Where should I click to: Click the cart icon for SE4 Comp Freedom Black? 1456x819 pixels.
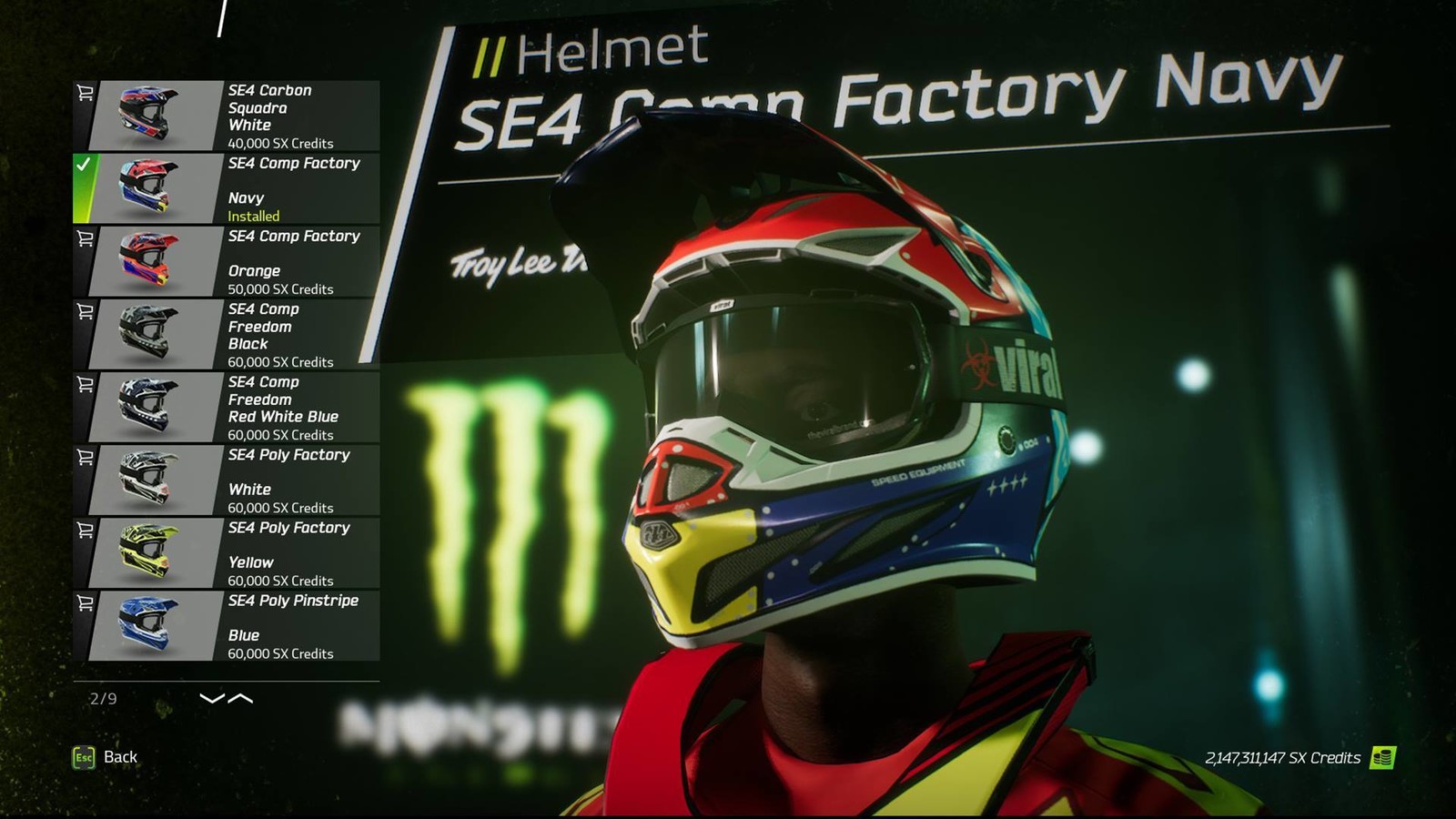(x=85, y=311)
